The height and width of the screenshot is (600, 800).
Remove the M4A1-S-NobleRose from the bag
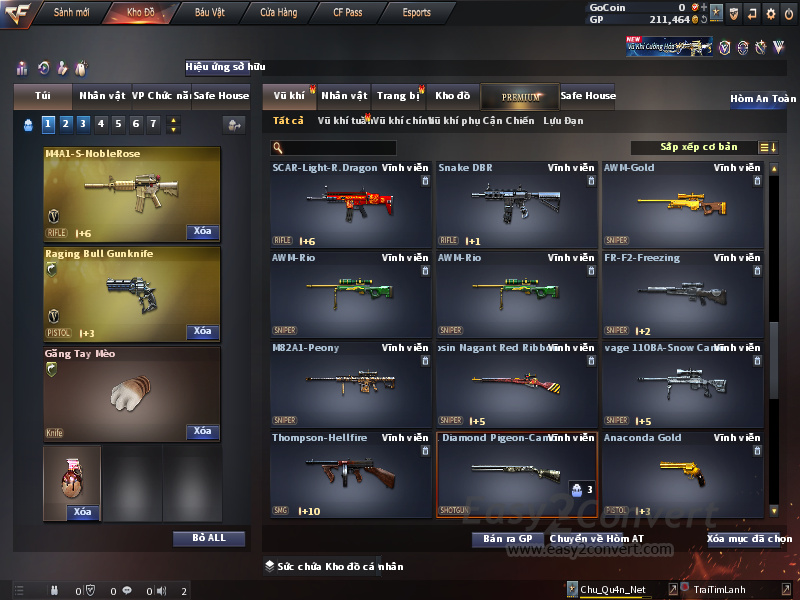202,232
